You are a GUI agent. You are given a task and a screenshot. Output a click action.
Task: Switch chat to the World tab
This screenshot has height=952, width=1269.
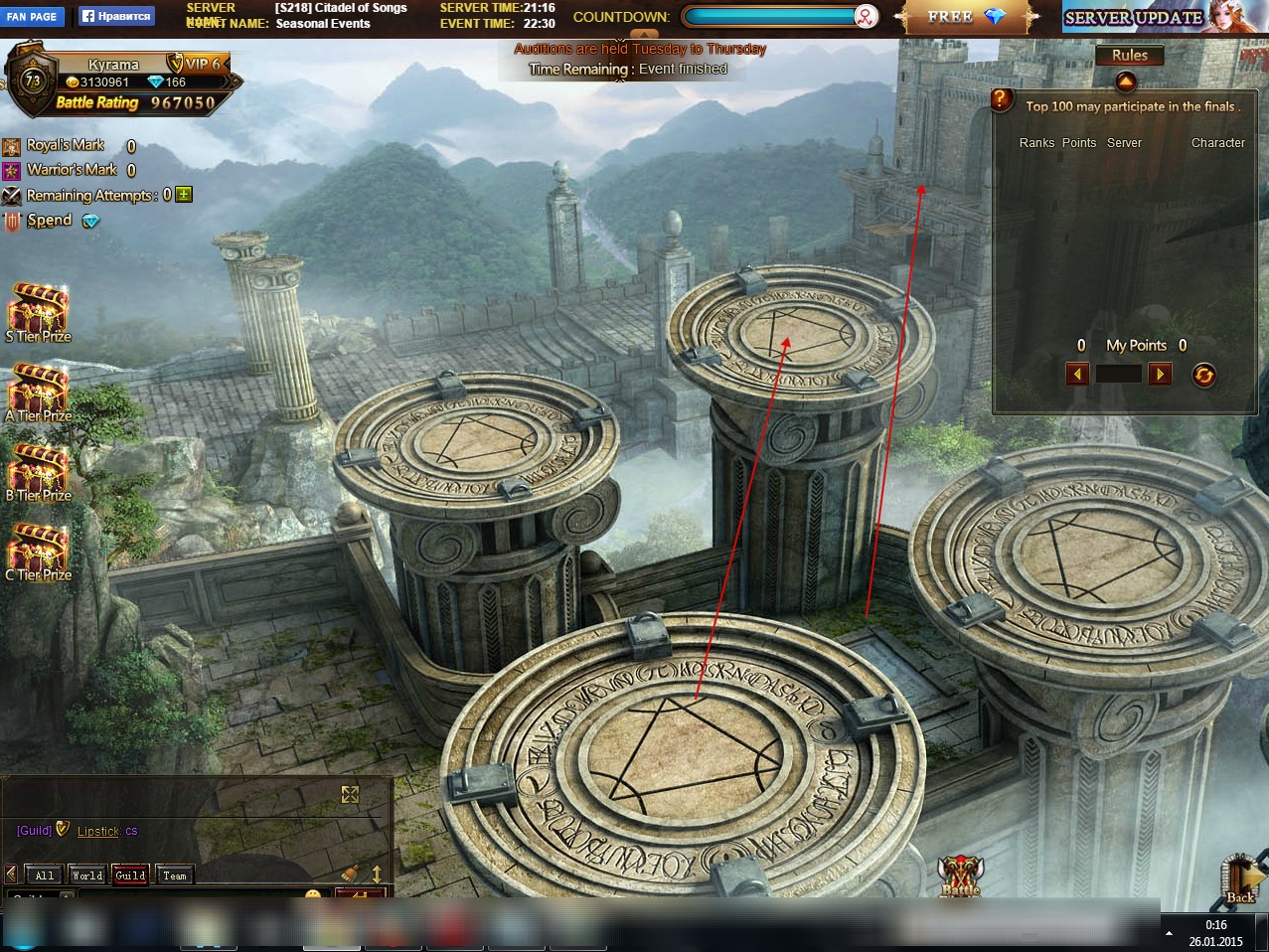point(87,875)
